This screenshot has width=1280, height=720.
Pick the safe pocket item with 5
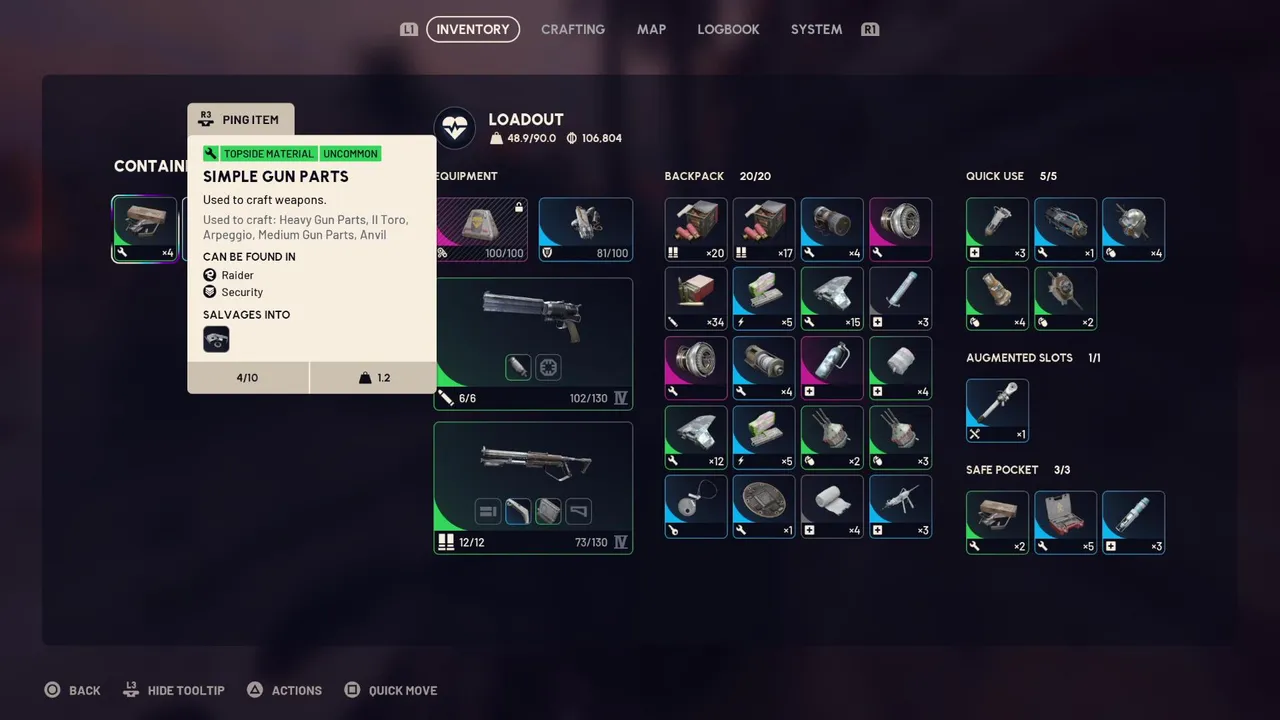1065,522
